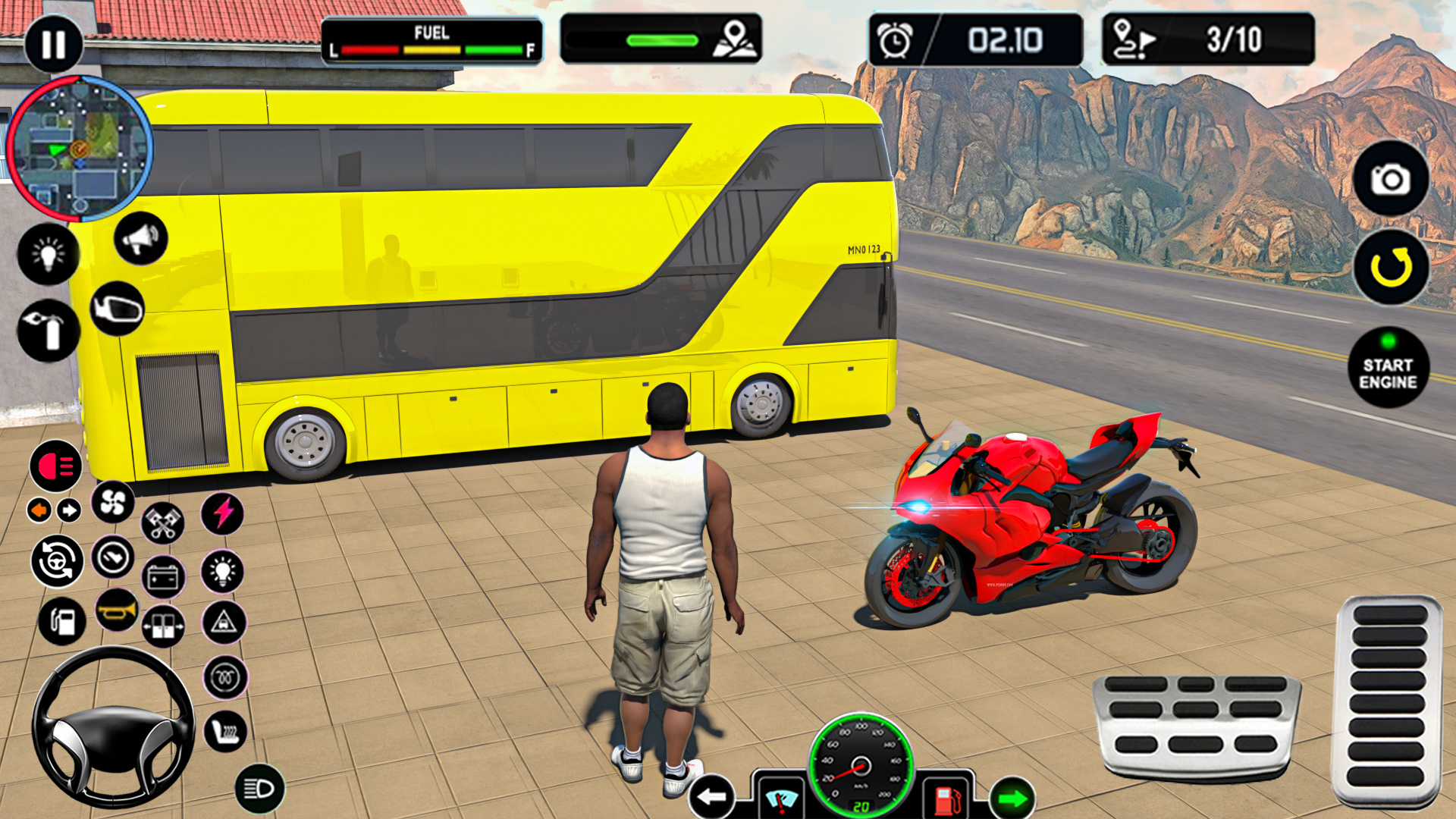Open the doors control icon
Screen dimensions: 1456x819
point(162,627)
